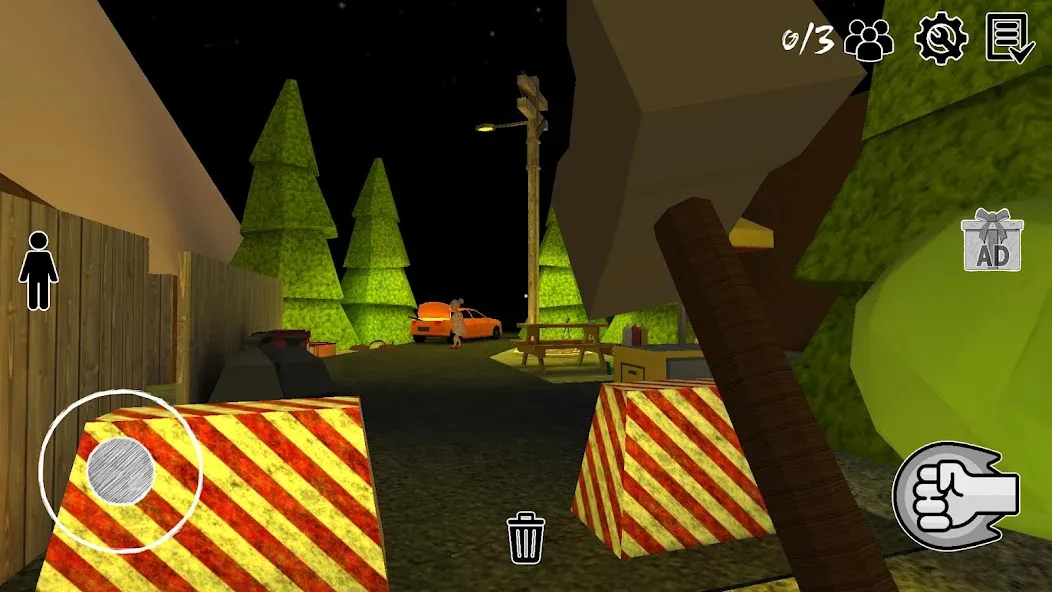Open the task checklist icon

[x=1010, y=39]
